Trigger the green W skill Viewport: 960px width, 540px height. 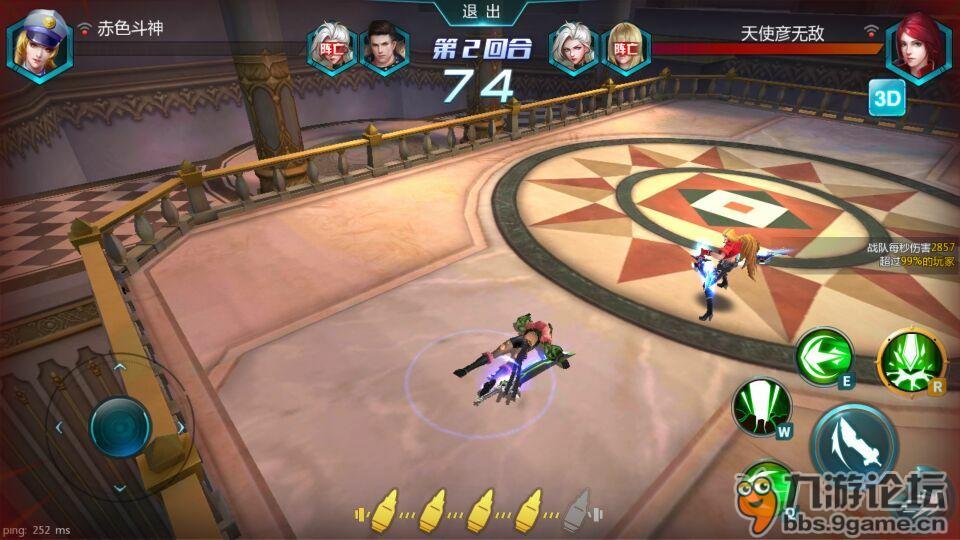tap(761, 407)
